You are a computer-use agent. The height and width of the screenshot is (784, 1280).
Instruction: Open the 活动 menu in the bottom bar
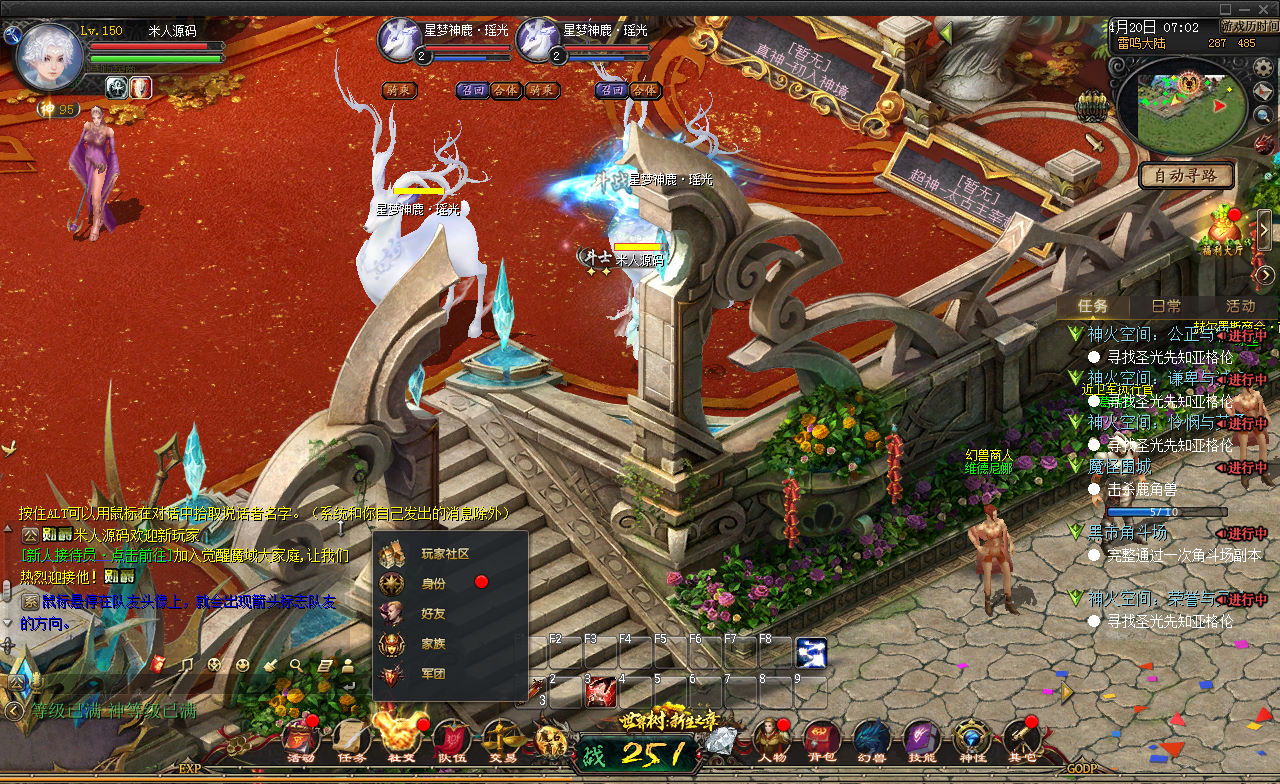[x=300, y=741]
